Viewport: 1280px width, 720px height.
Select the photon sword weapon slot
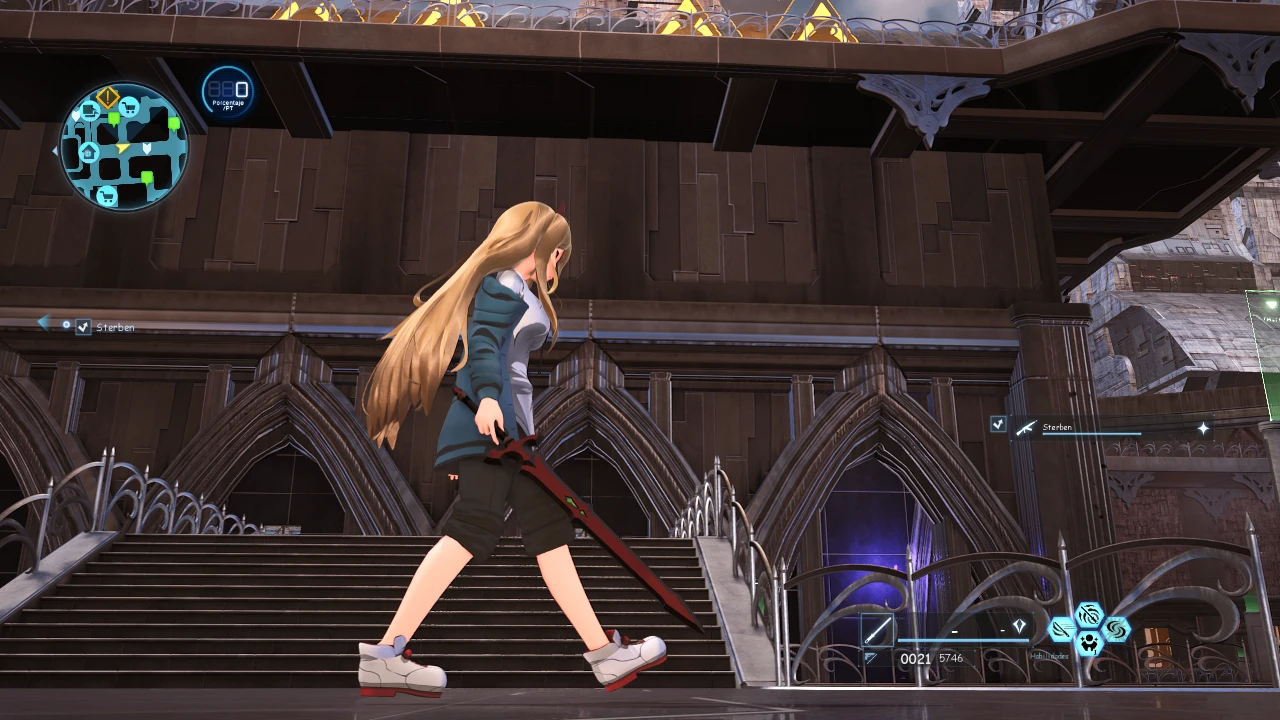[x=877, y=631]
